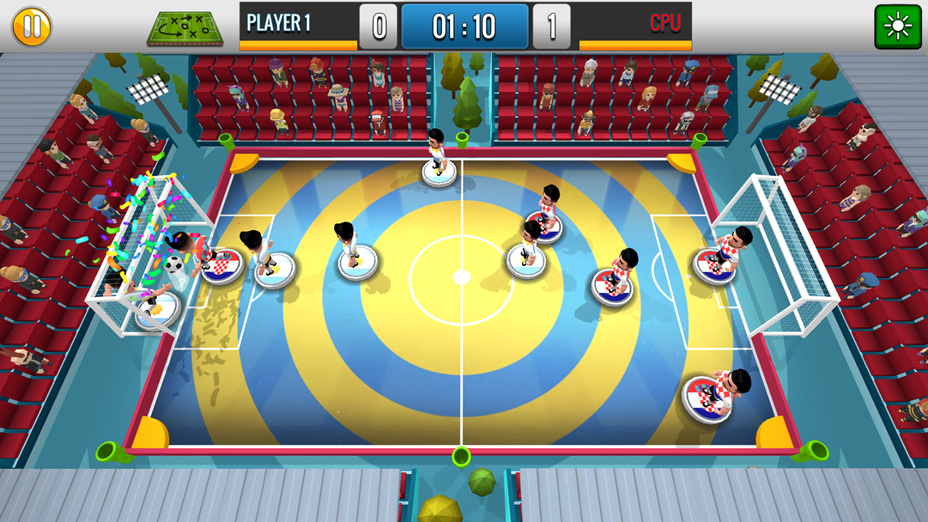This screenshot has width=928, height=522.
Task: Open the tactics formation board
Action: pos(185,28)
